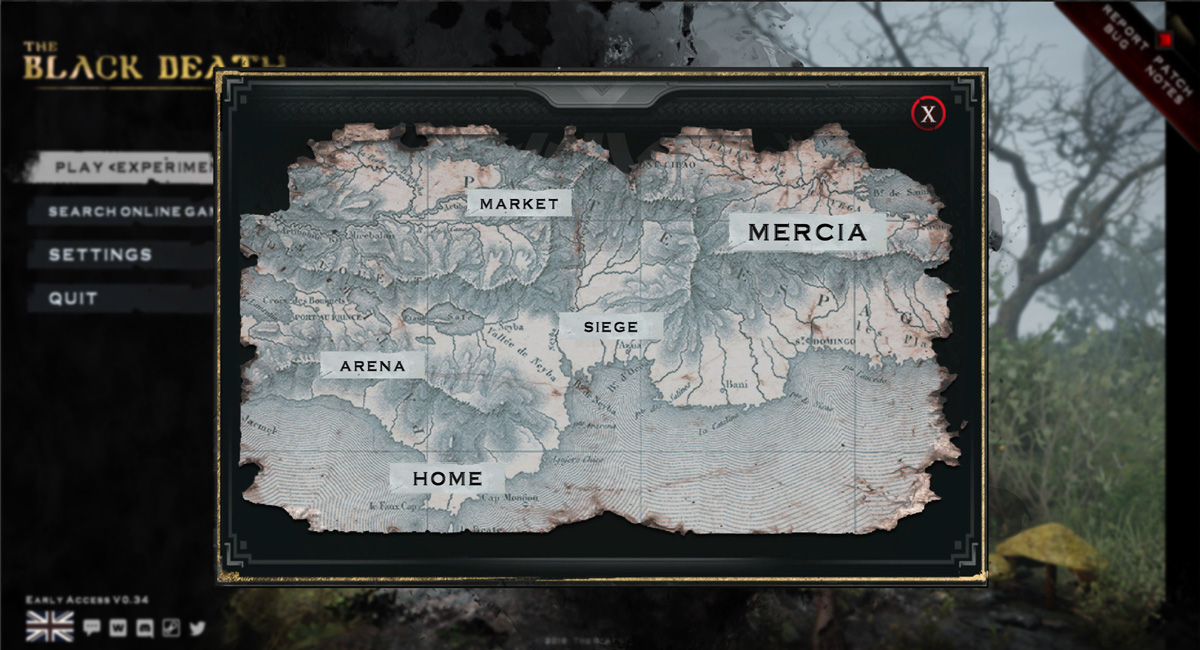Pick the Siege location on the map

tap(610, 326)
